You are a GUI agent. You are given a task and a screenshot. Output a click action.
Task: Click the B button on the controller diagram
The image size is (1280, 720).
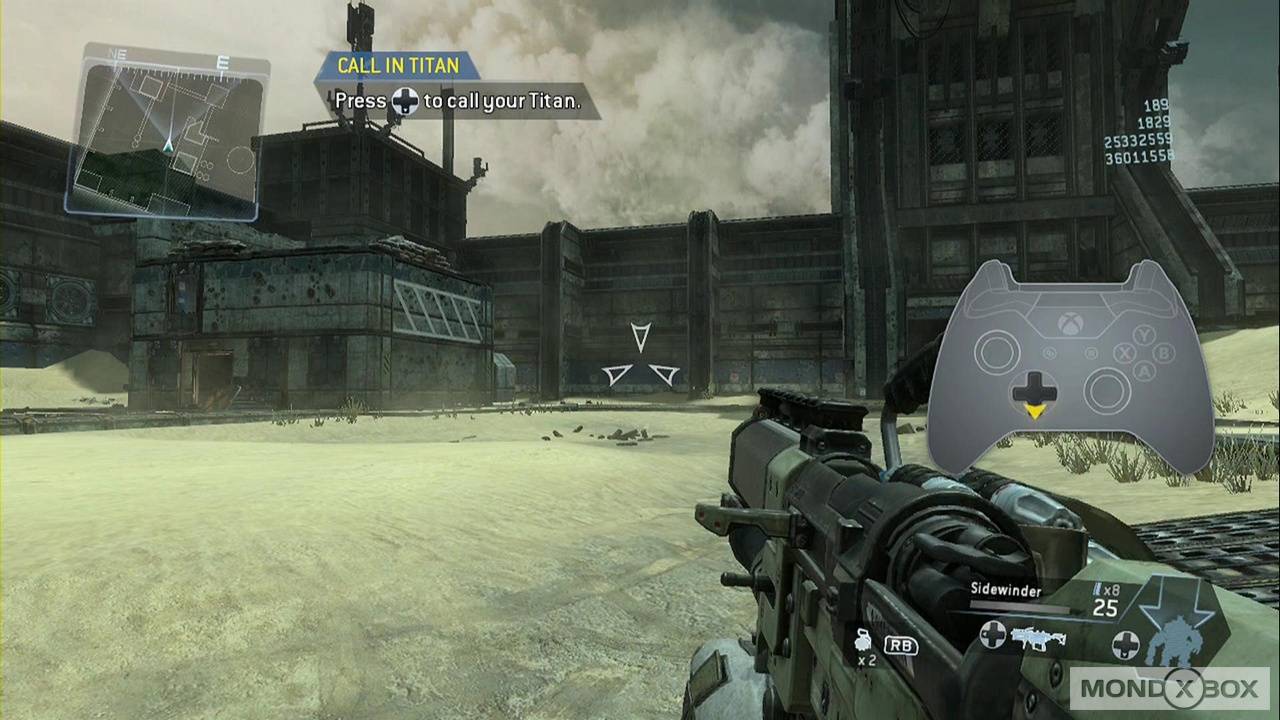pyautogui.click(x=1164, y=354)
